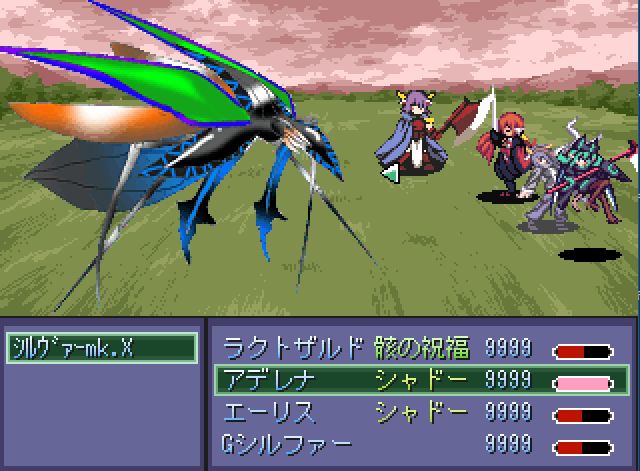640x471 pixels.
Task: Choose Gシルファー in the party list
Action: click(418, 443)
